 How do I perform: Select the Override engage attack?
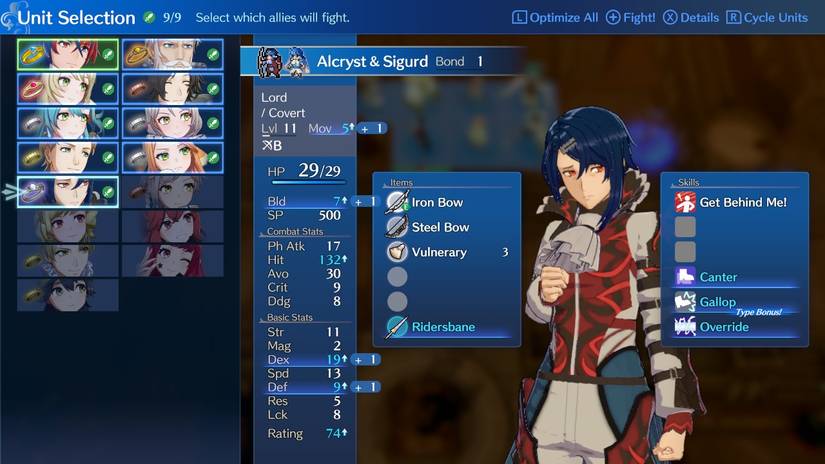[724, 327]
